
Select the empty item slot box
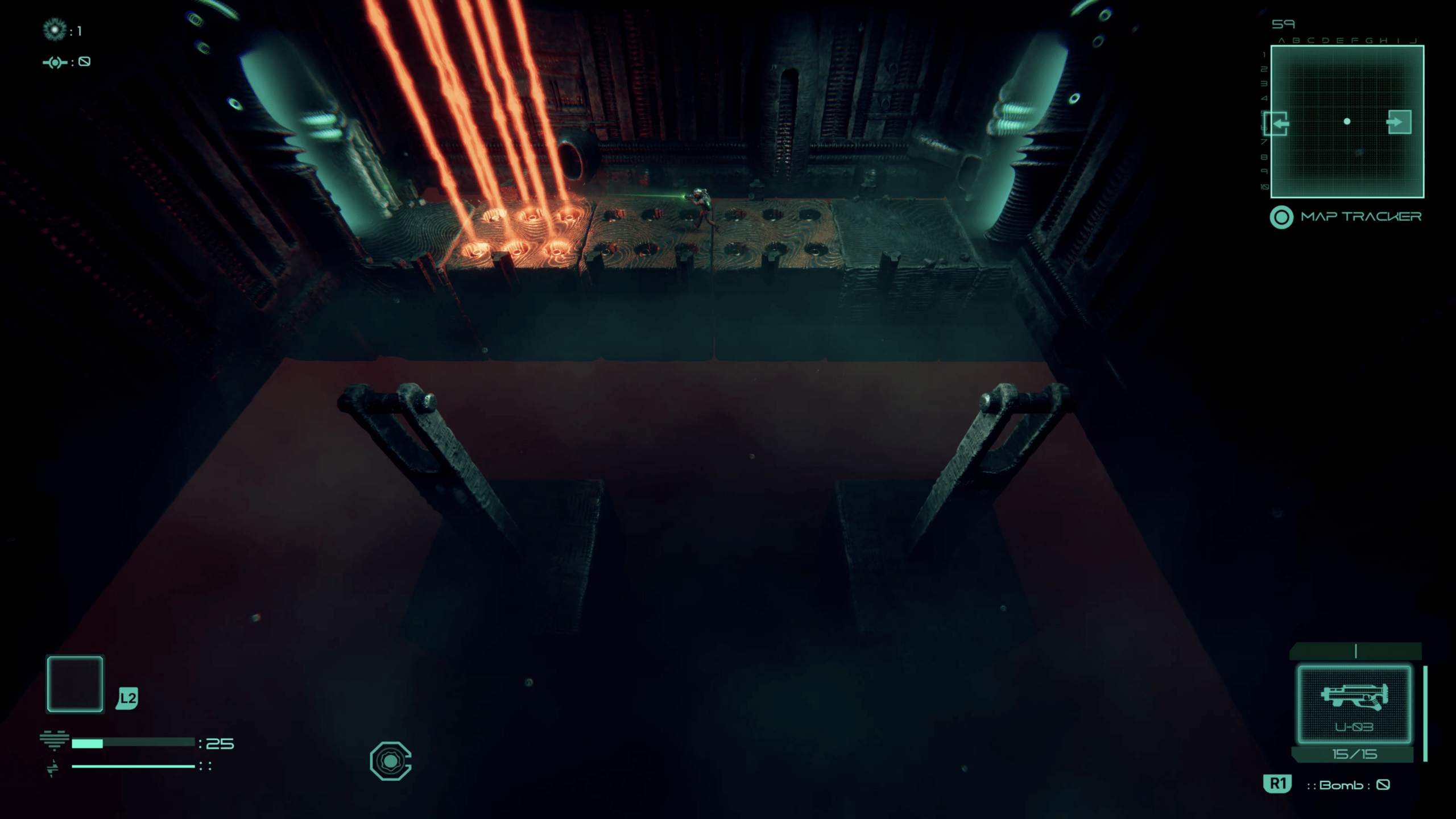coord(75,684)
